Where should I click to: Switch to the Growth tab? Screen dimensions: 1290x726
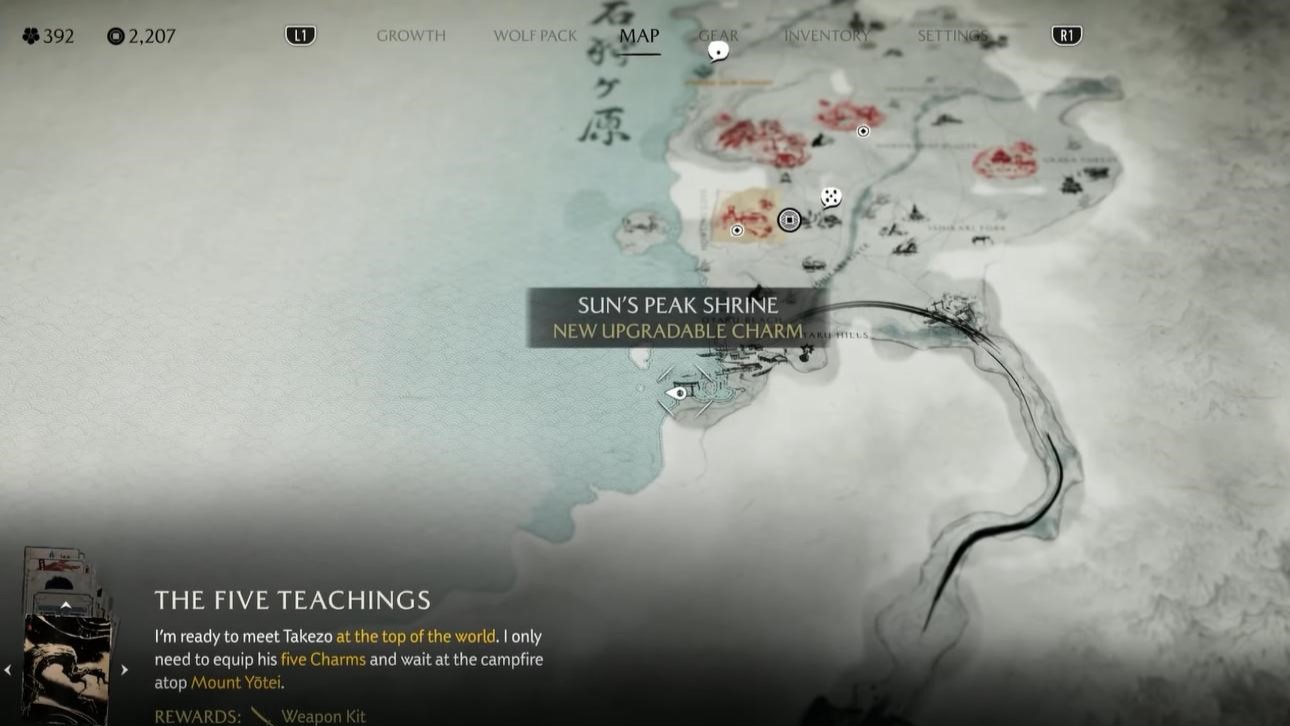point(410,36)
